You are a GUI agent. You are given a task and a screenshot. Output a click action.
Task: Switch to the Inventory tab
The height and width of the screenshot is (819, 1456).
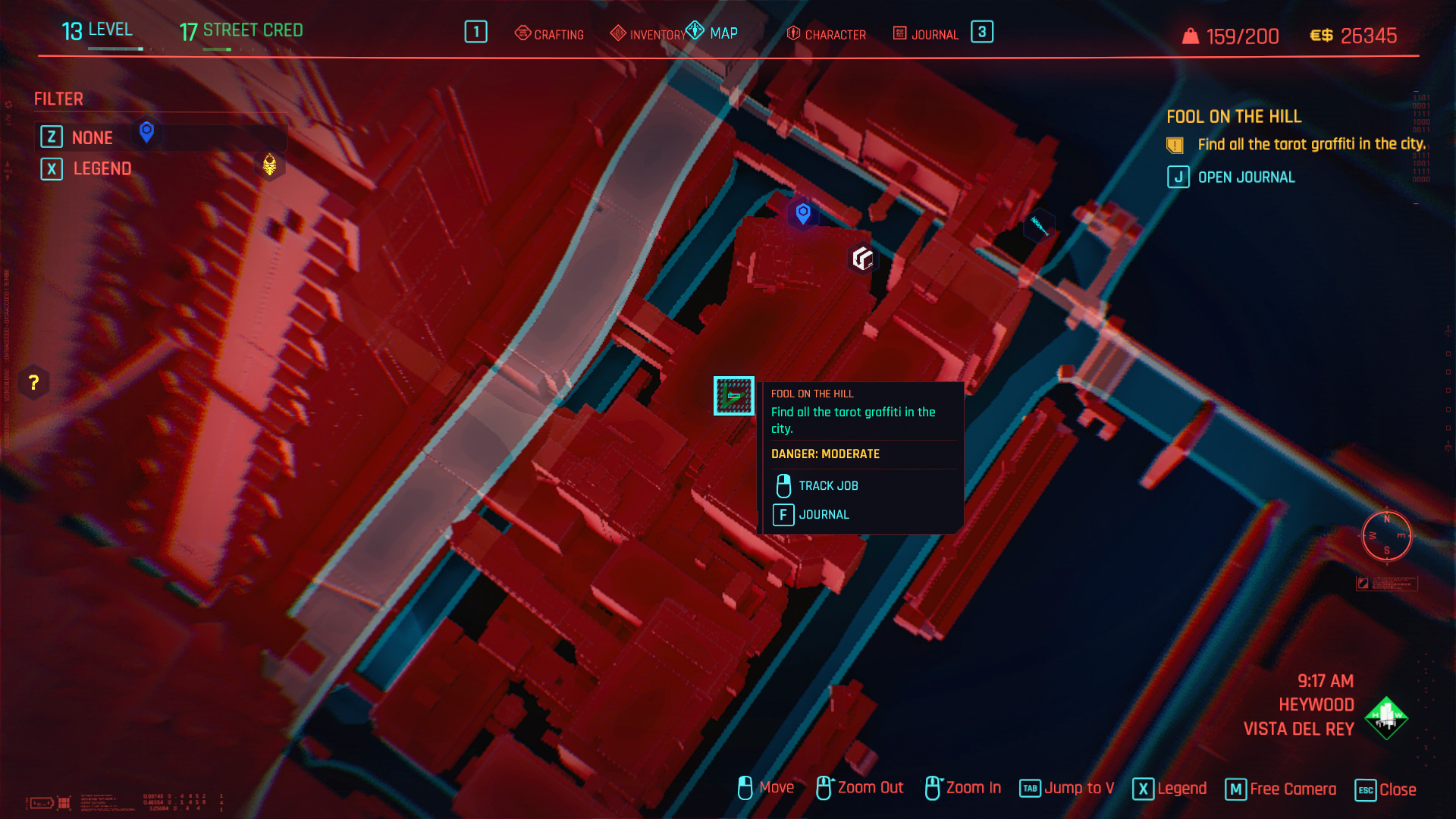click(x=649, y=34)
